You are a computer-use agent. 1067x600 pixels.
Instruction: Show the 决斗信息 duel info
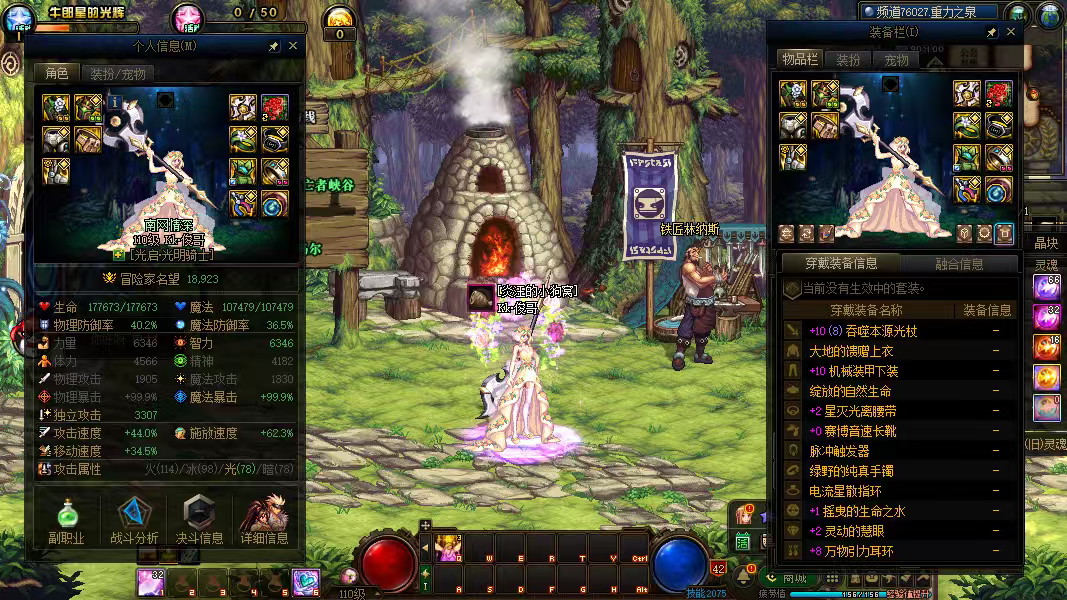200,521
